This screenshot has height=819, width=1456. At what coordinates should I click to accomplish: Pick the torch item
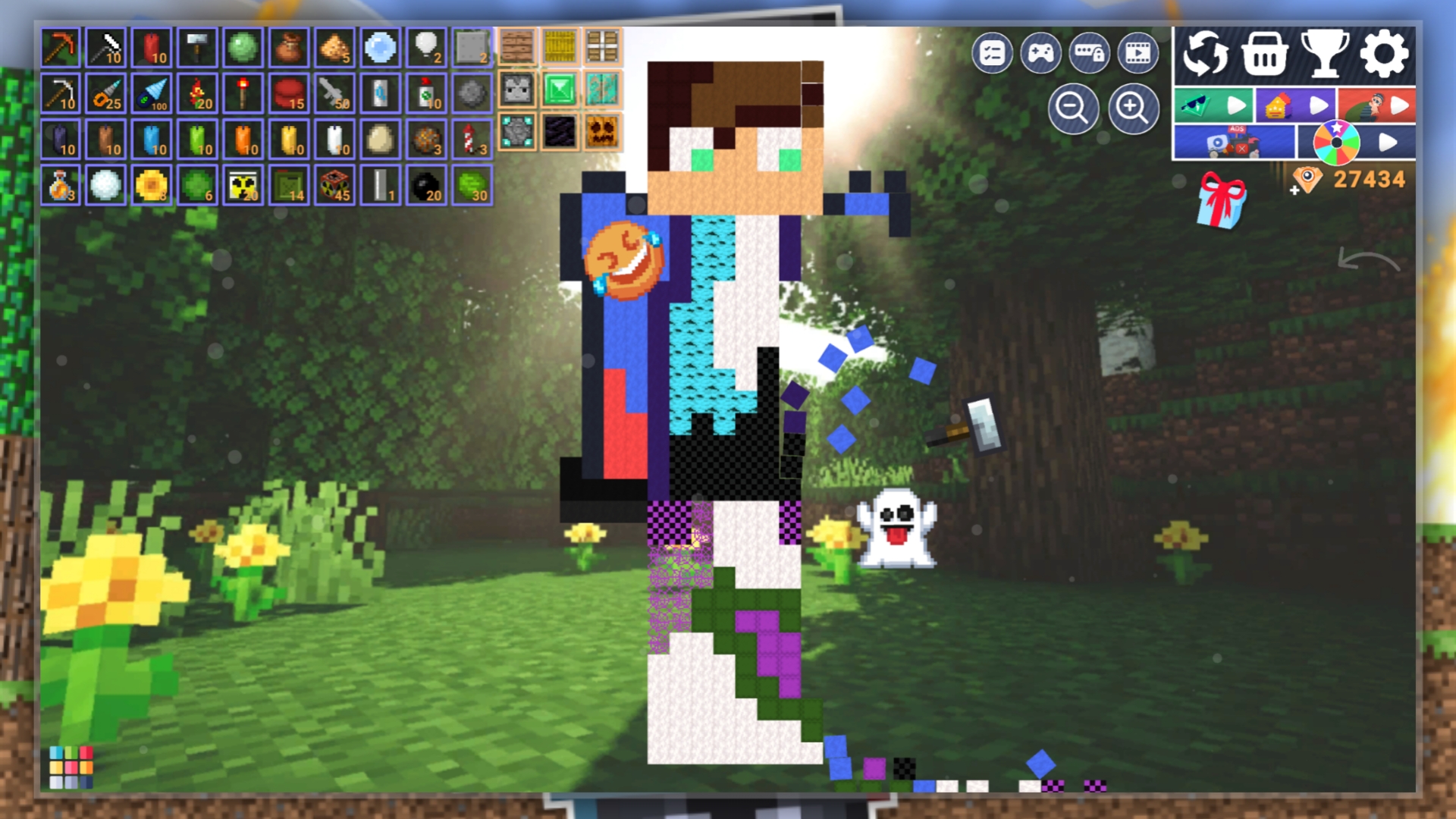pos(243,93)
